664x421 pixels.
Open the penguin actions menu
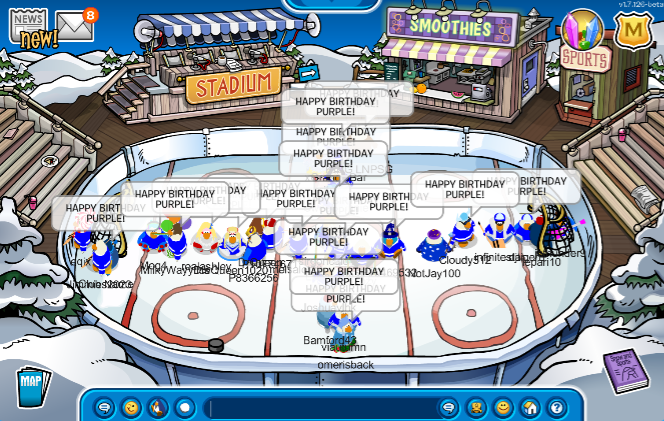[158, 408]
